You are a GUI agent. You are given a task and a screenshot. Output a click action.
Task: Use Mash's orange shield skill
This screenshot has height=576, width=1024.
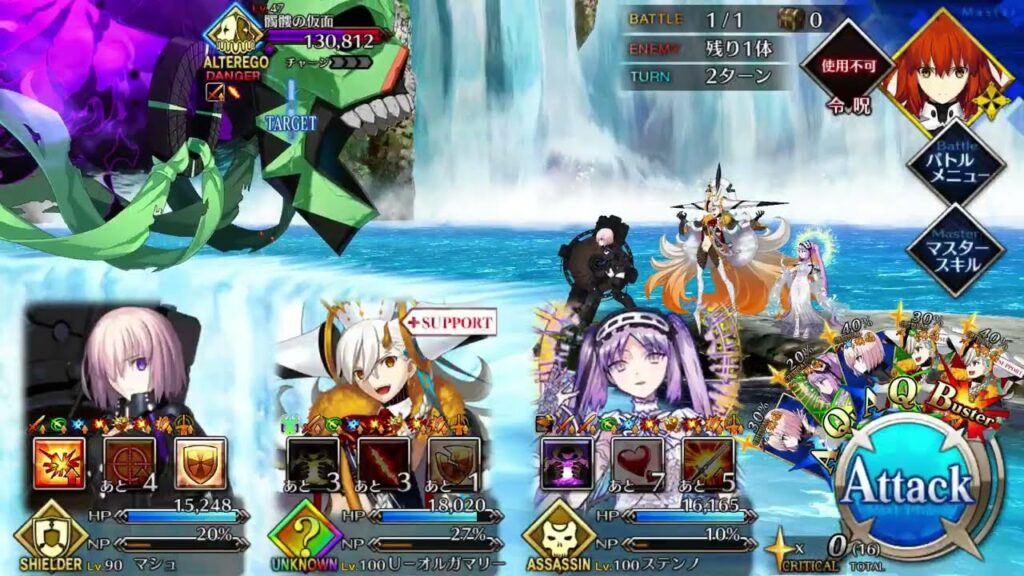(200, 462)
